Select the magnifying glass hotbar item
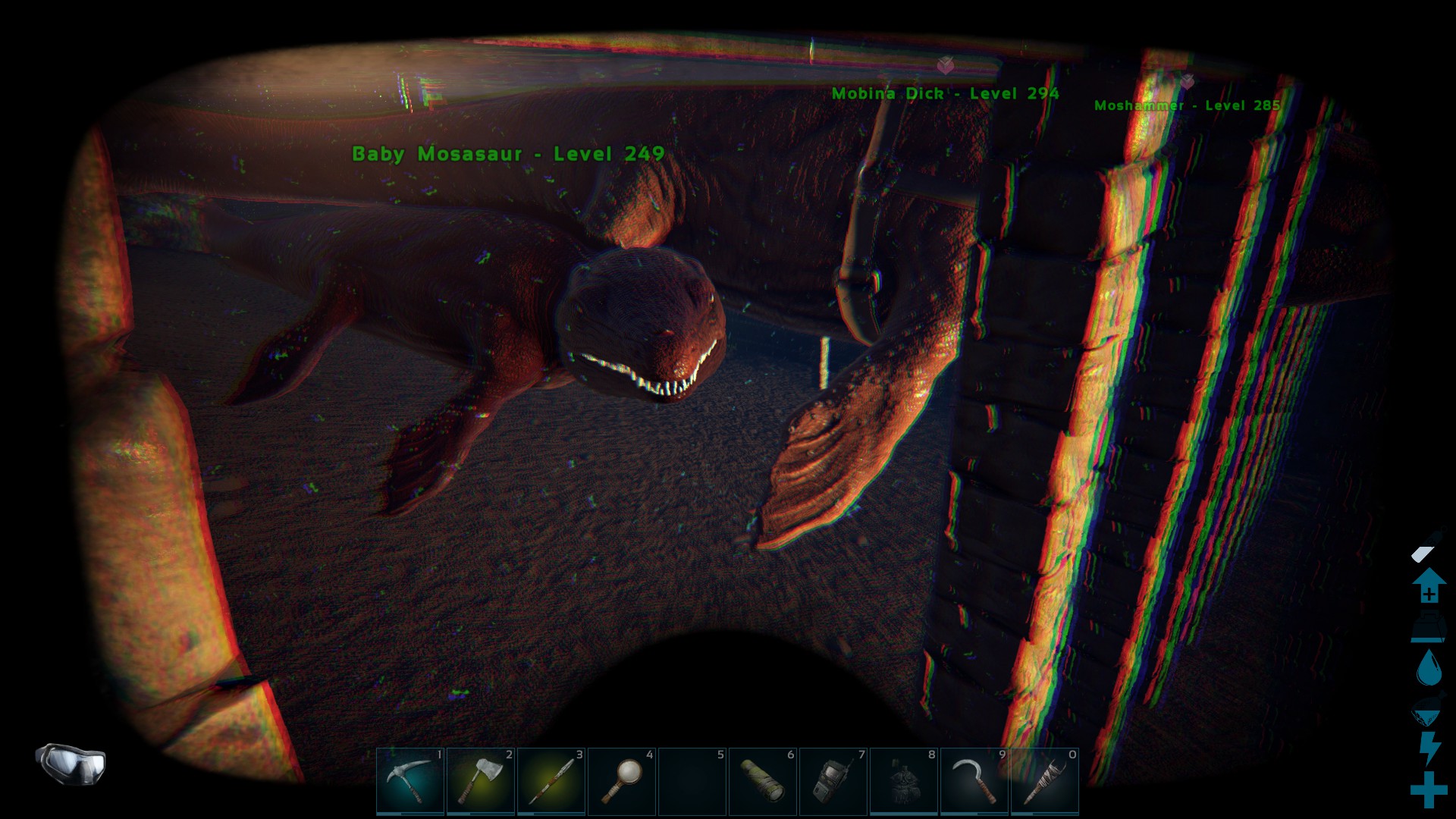The height and width of the screenshot is (819, 1456). coord(622,781)
